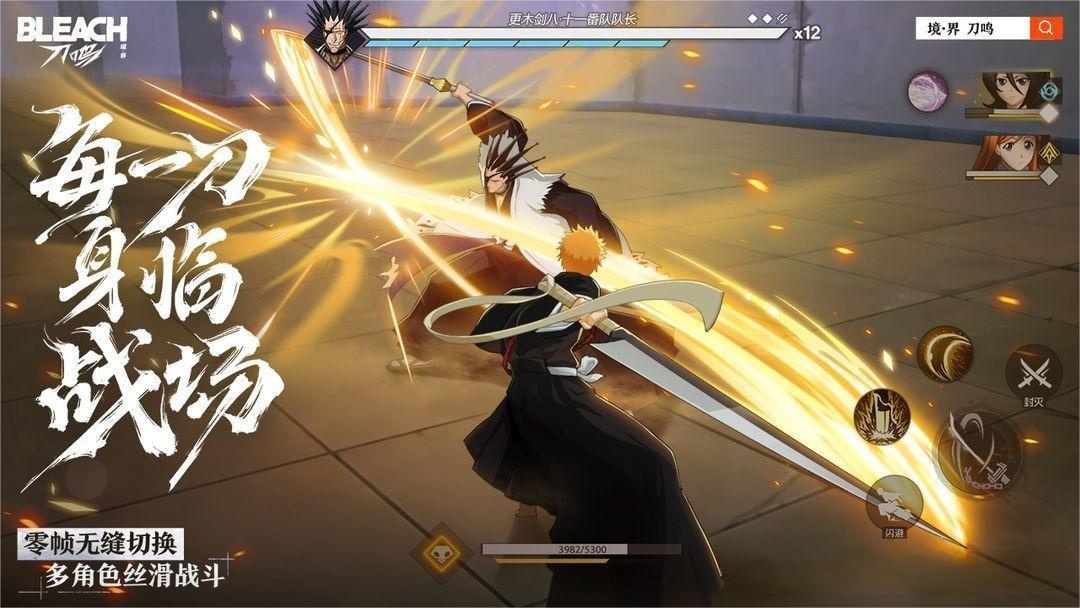Tap the purple swirling orb icon
Image resolution: width=1080 pixels, height=608 pixels.
[x=927, y=92]
